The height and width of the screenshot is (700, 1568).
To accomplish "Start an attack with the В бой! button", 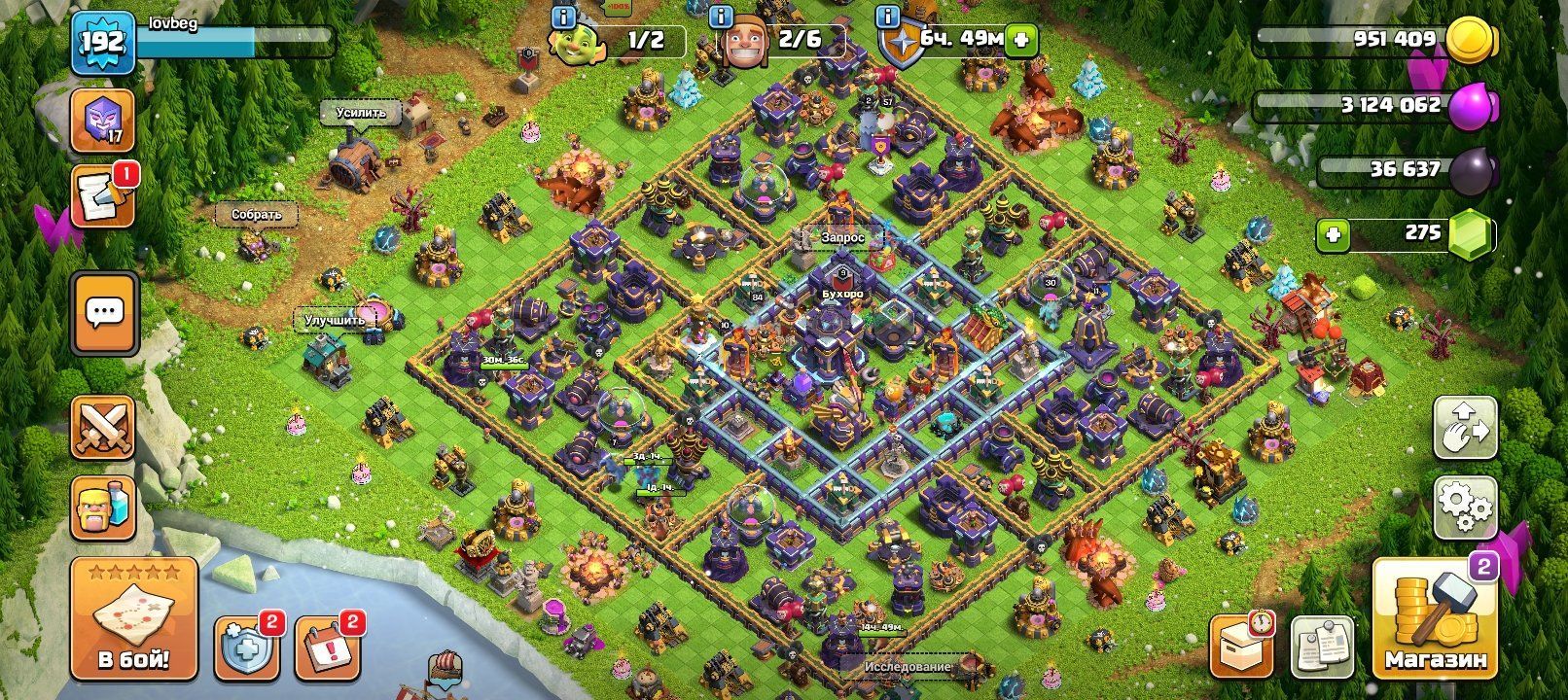I will pyautogui.click(x=133, y=619).
